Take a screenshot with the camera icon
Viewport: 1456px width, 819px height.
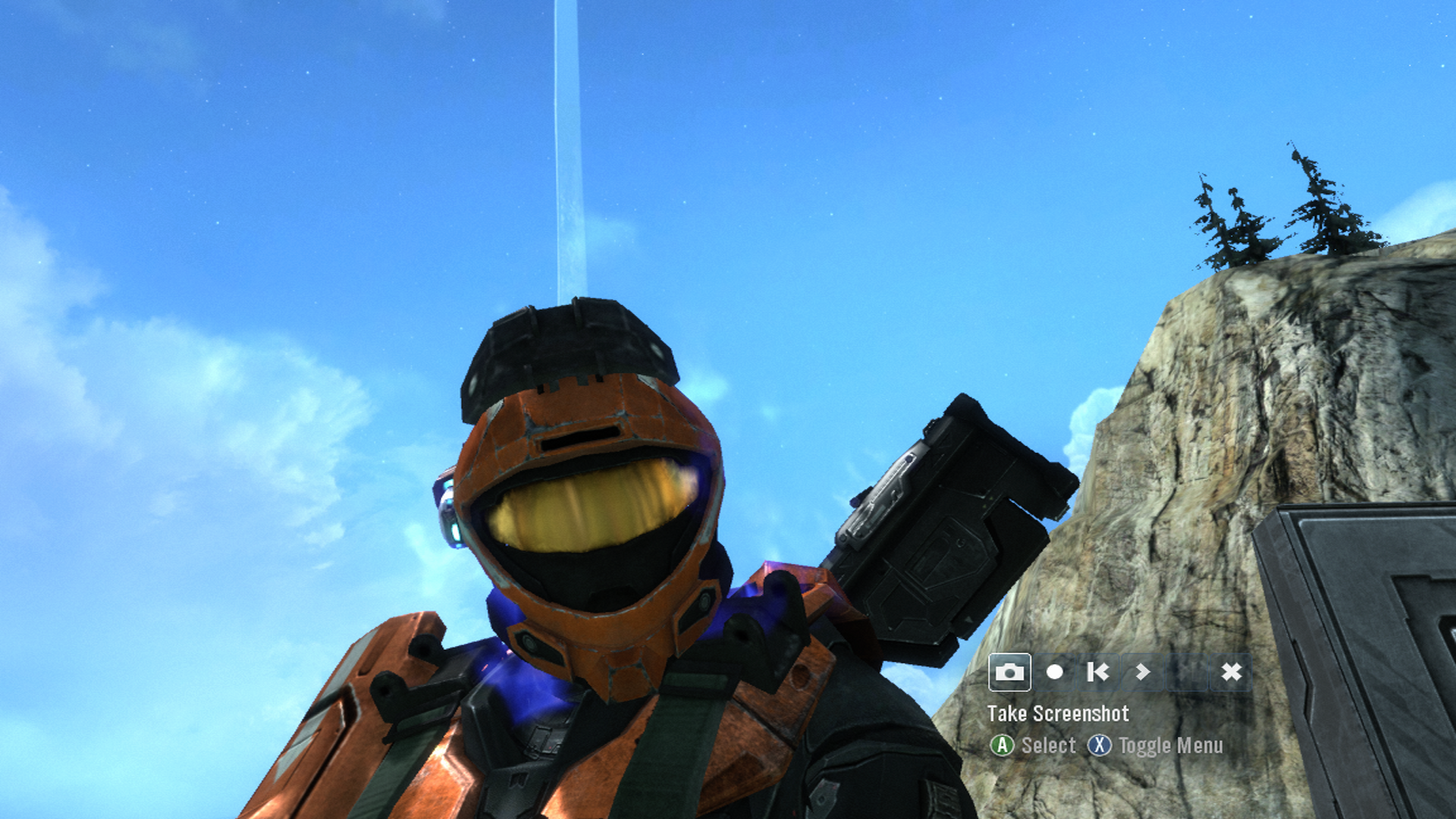1009,672
